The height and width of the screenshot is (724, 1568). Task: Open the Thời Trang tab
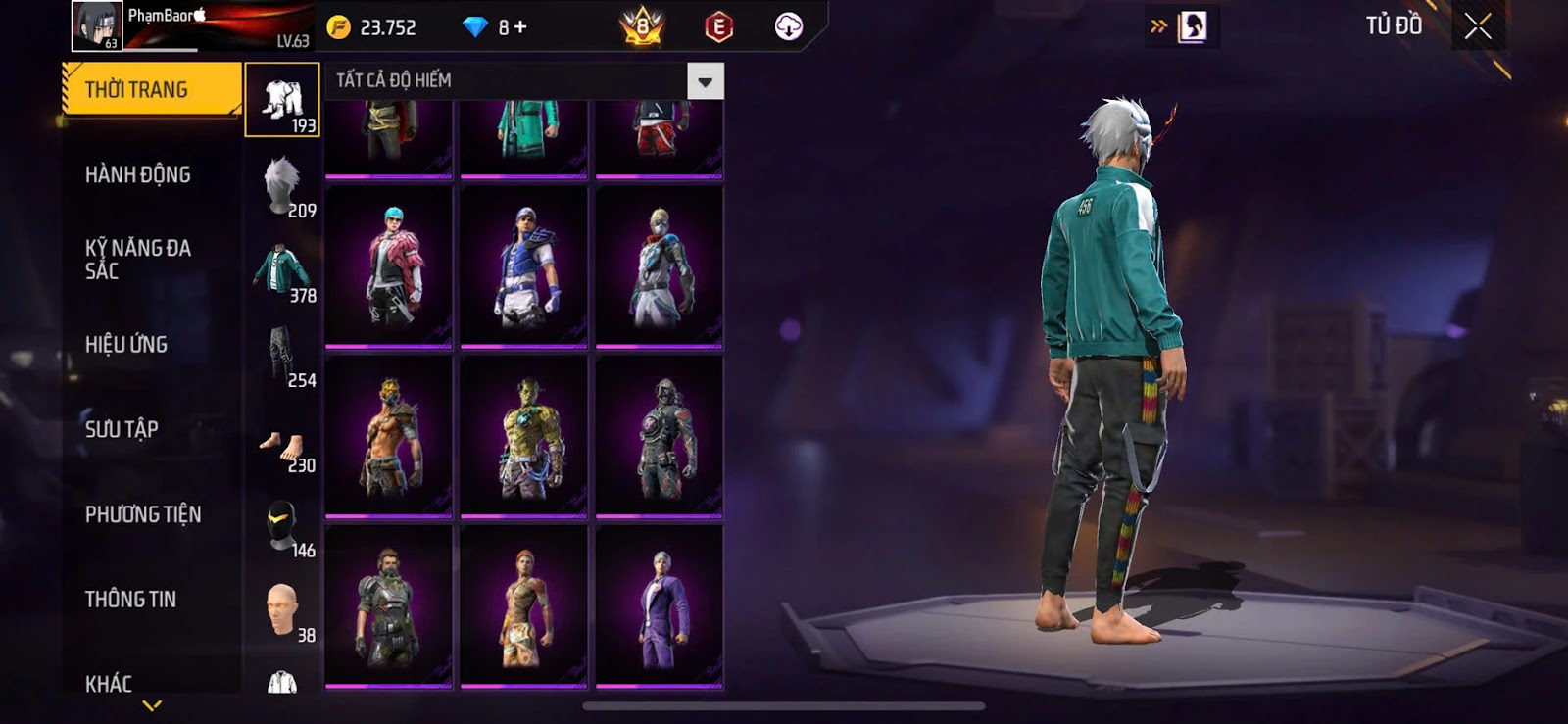tap(150, 90)
